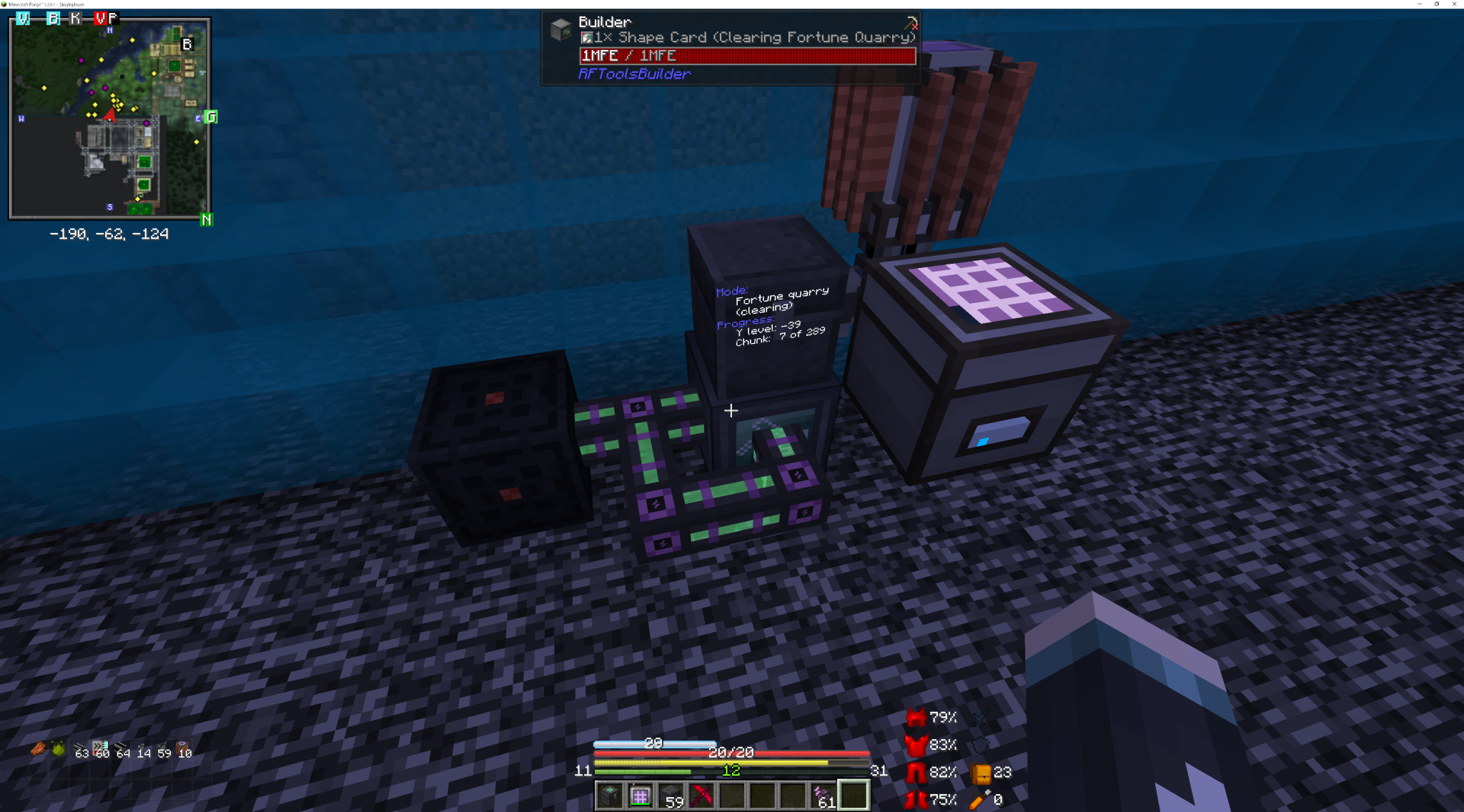Click the green N compass at the minimap's bottom corner
1464x812 pixels.
207,218
